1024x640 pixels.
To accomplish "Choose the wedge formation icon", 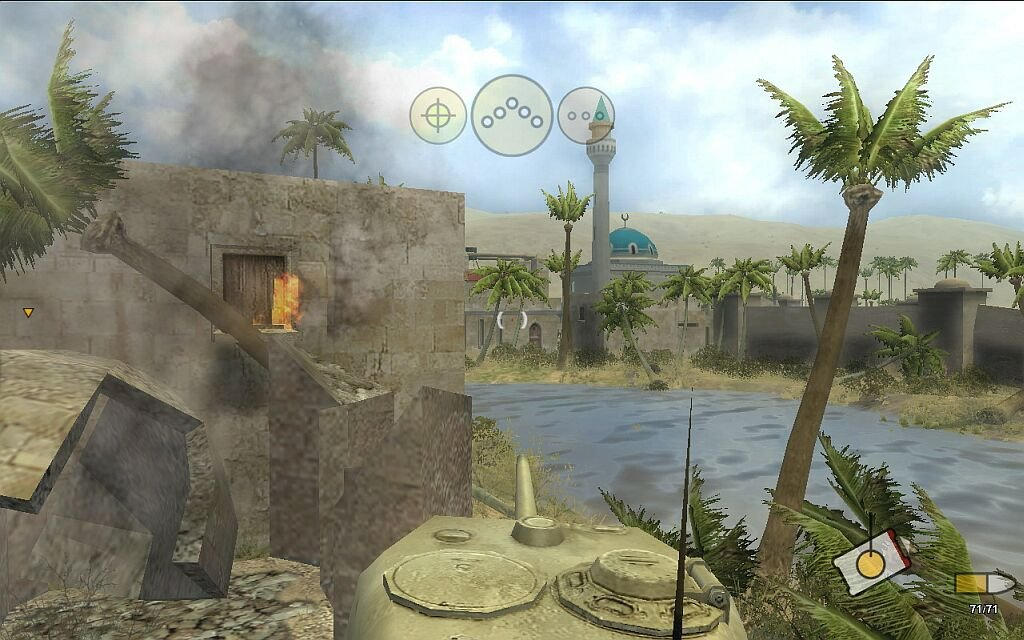I will coord(512,115).
